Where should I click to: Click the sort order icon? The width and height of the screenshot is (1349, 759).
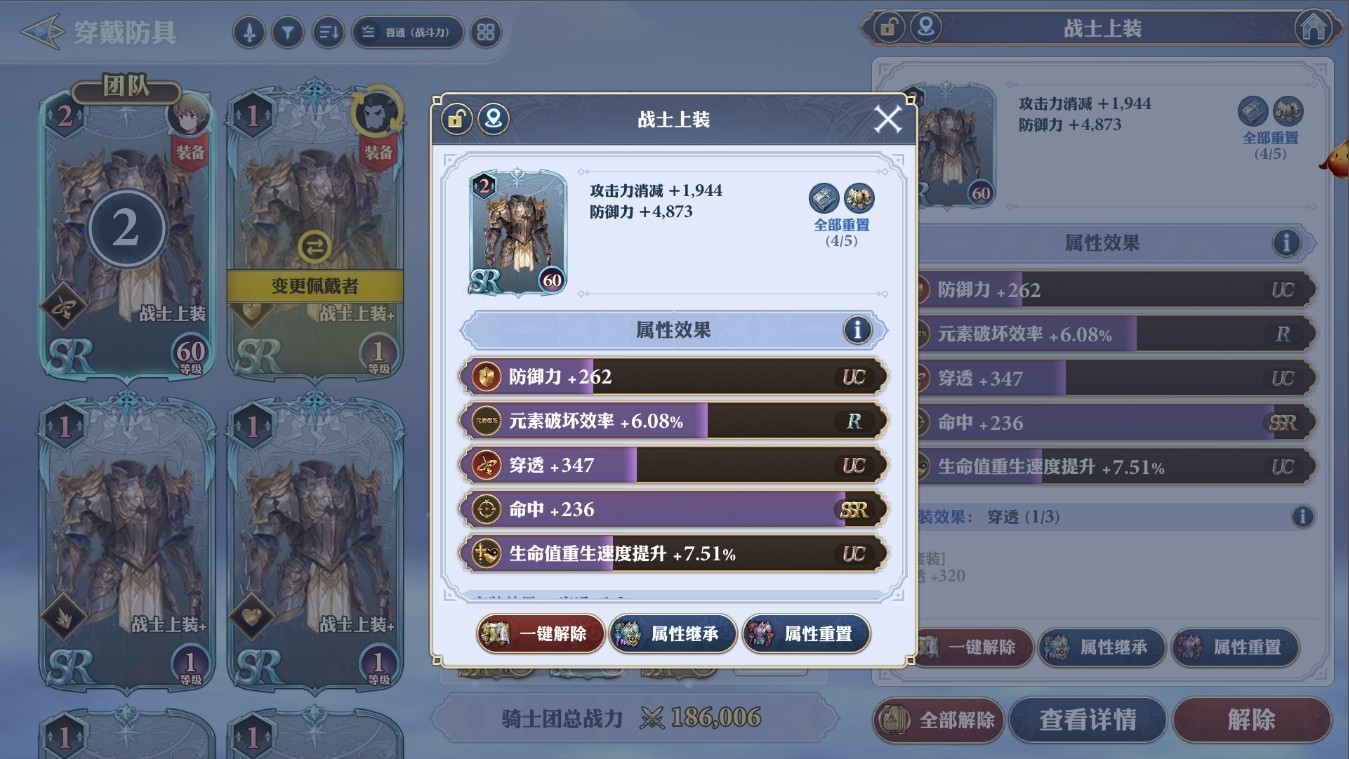(x=328, y=31)
